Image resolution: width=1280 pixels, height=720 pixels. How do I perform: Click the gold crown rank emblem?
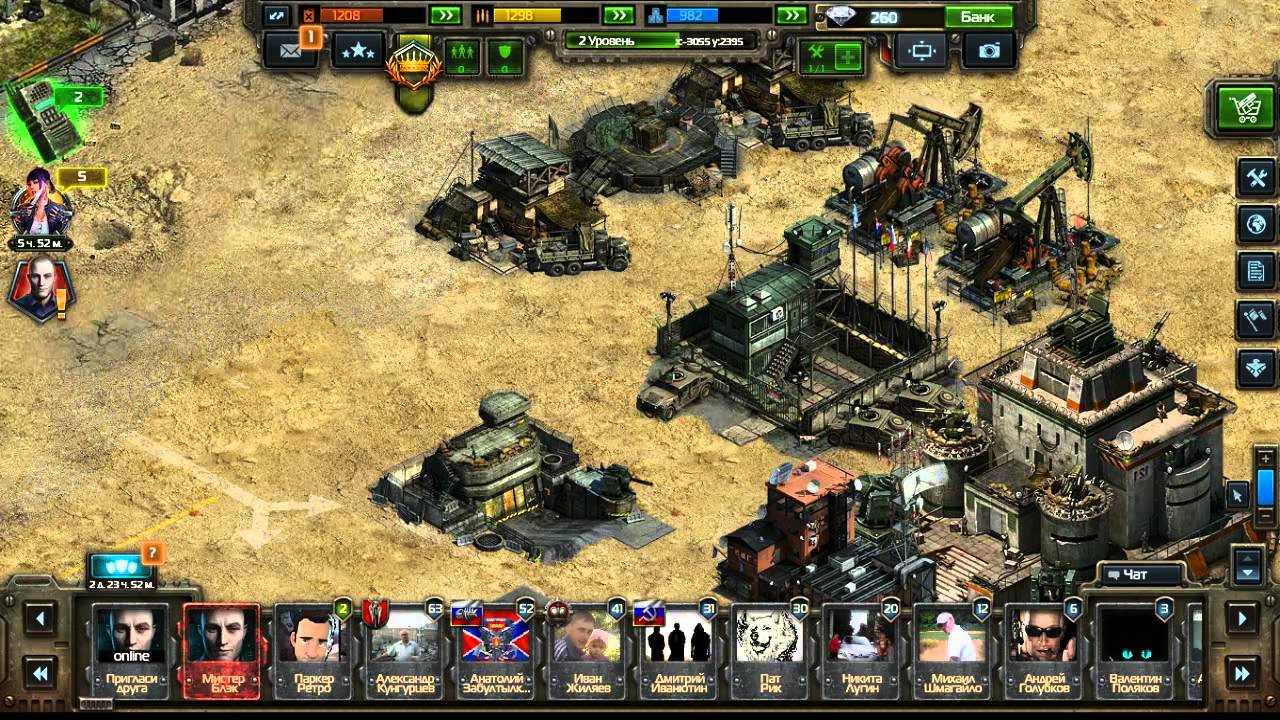412,68
